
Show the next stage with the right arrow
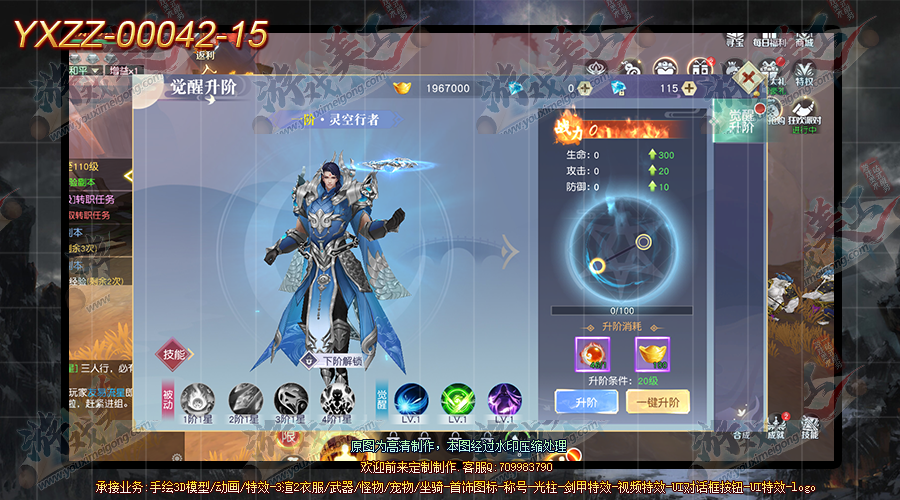coord(510,254)
